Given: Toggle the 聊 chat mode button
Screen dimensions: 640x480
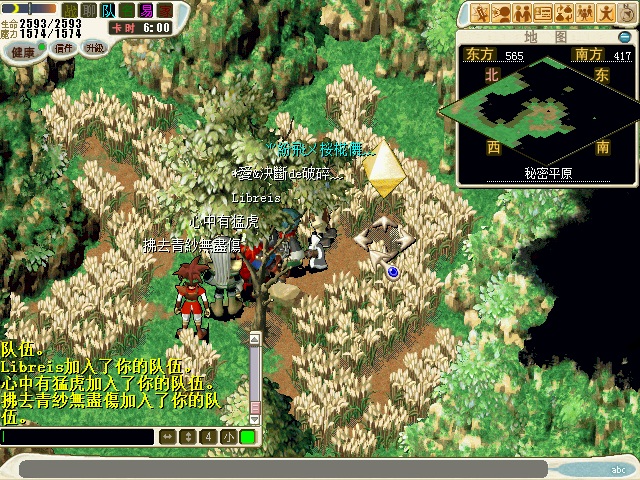Looking at the screenshot, I should click(x=88, y=9).
